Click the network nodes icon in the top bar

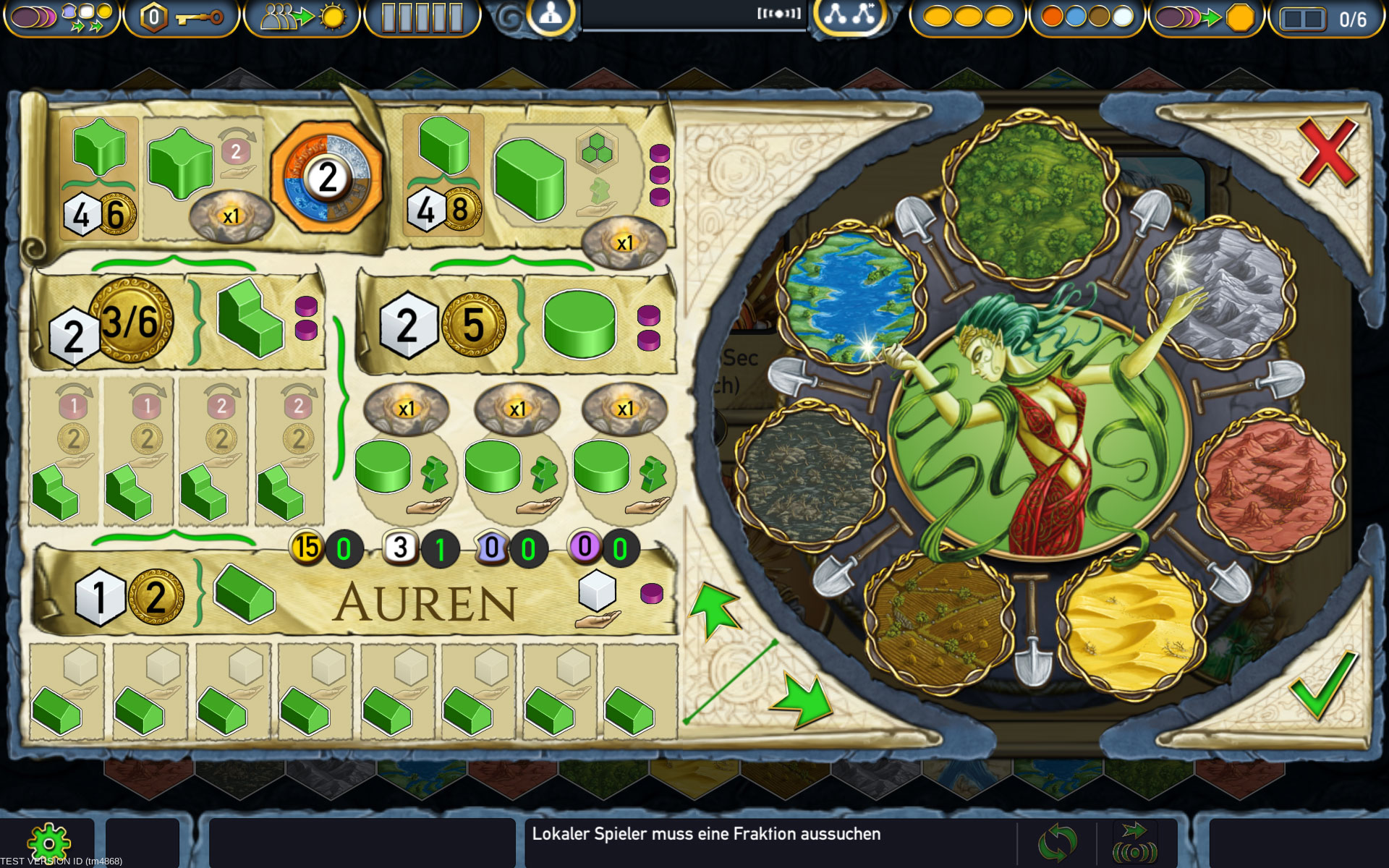tap(850, 16)
